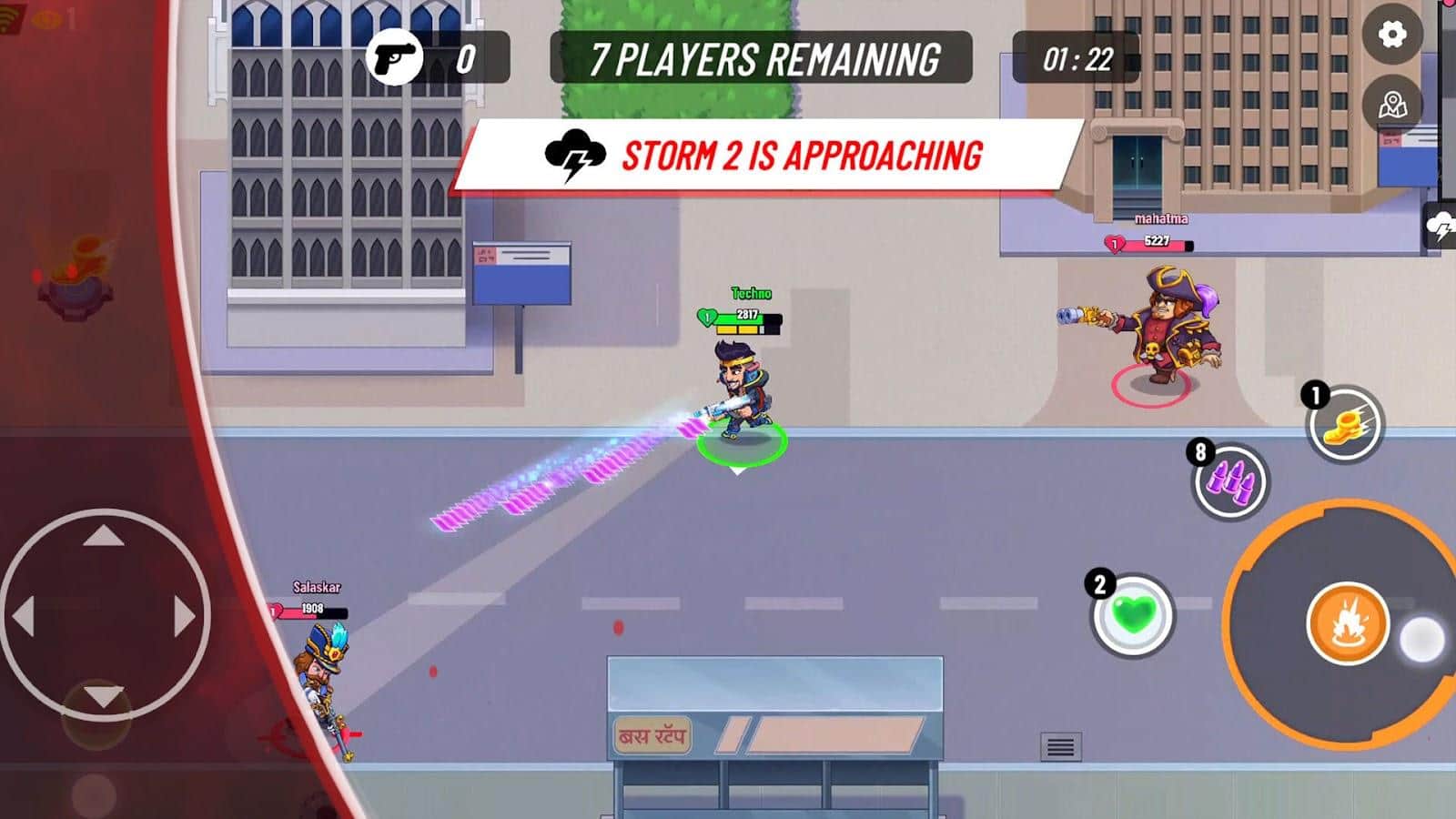This screenshot has width=1456, height=819.
Task: Tap the up arrow on movement pad
Action: tap(104, 536)
